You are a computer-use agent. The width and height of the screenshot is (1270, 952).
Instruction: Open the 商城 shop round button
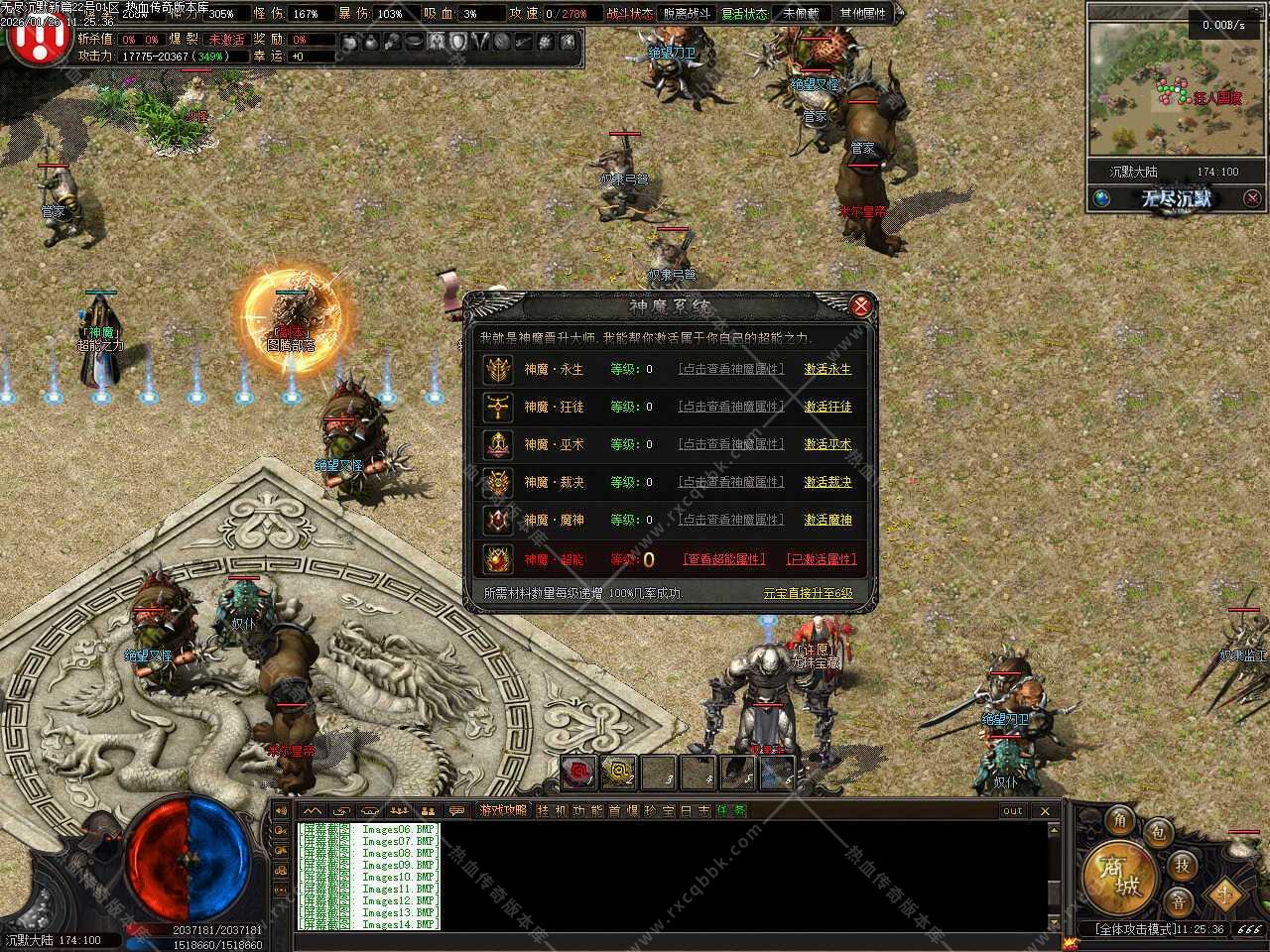[x=1119, y=879]
